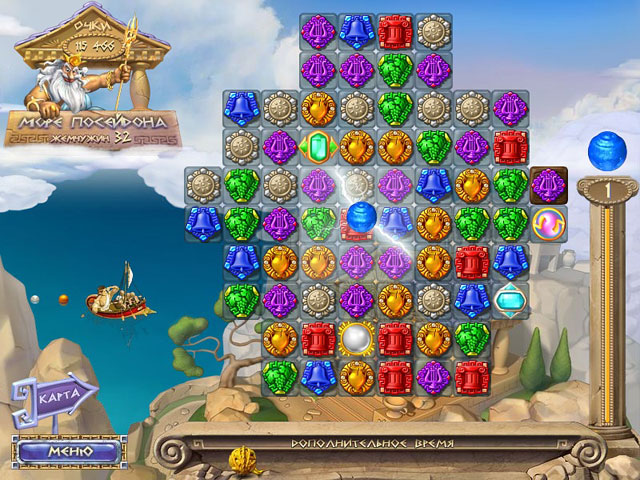Image resolution: width=640 pixels, height=480 pixels.
Task: Pick the white pearl tile
Action: [x=356, y=337]
